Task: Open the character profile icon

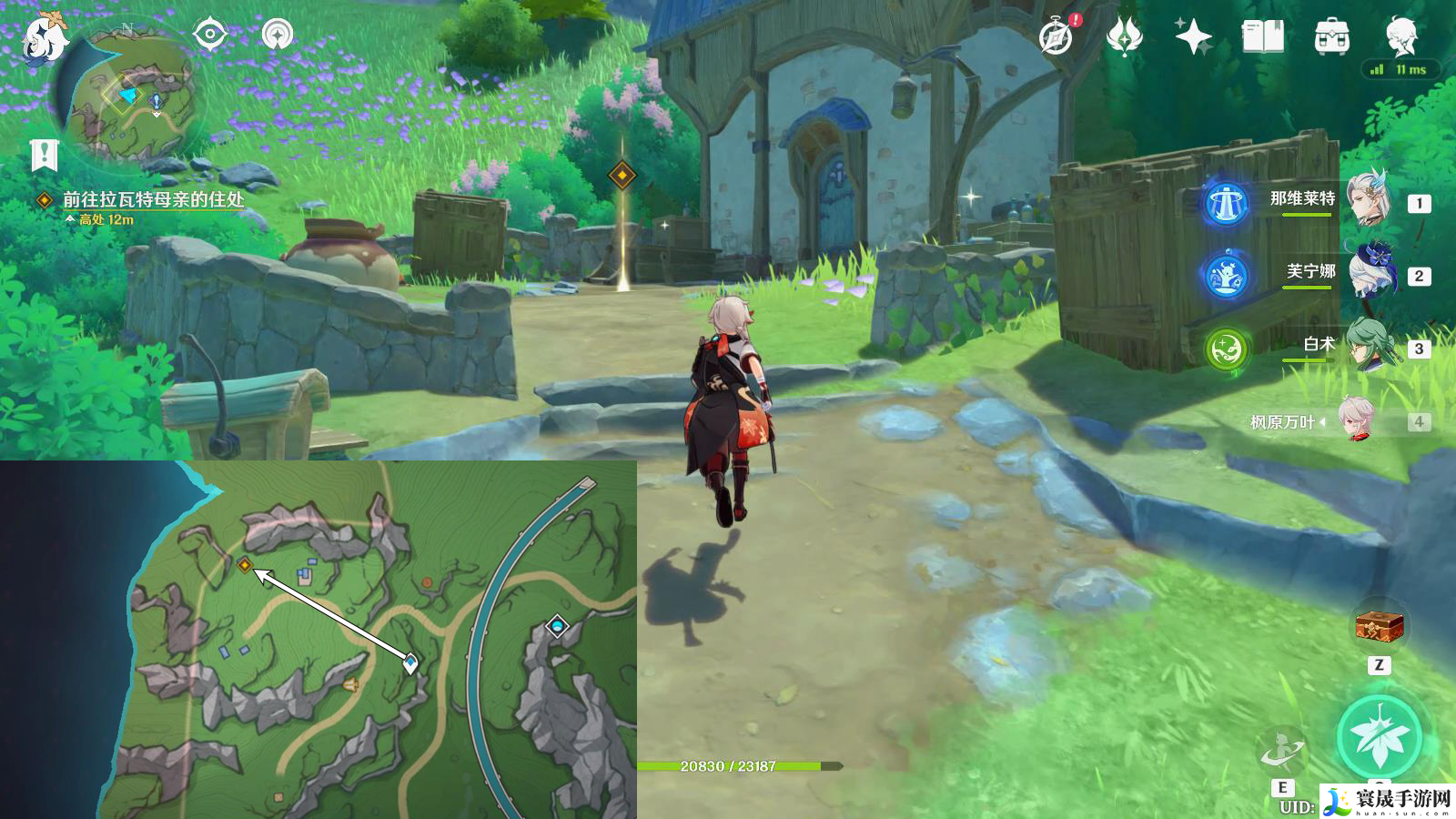Action: 1401,36
